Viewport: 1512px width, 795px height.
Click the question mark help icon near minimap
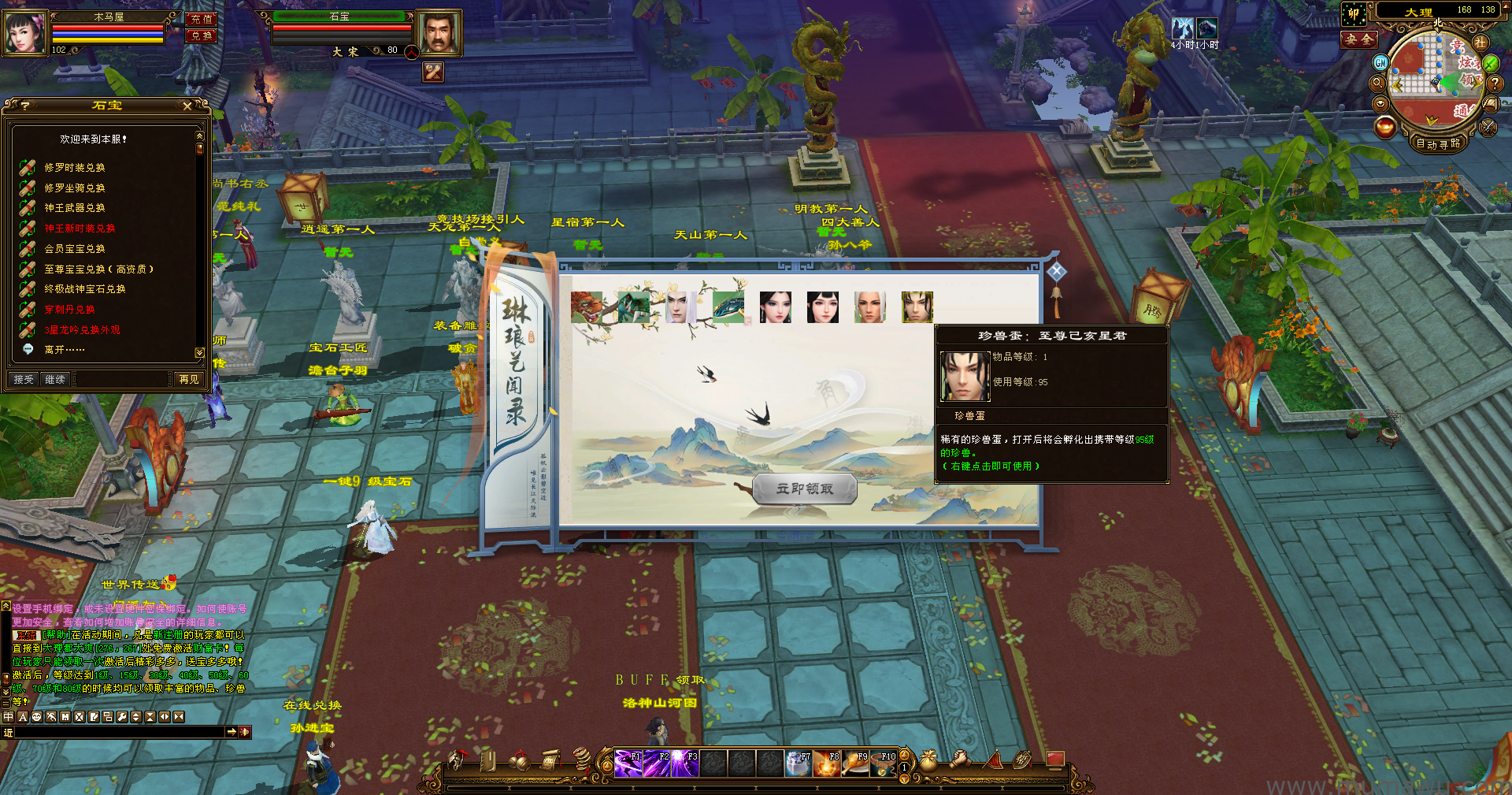coord(1494,82)
